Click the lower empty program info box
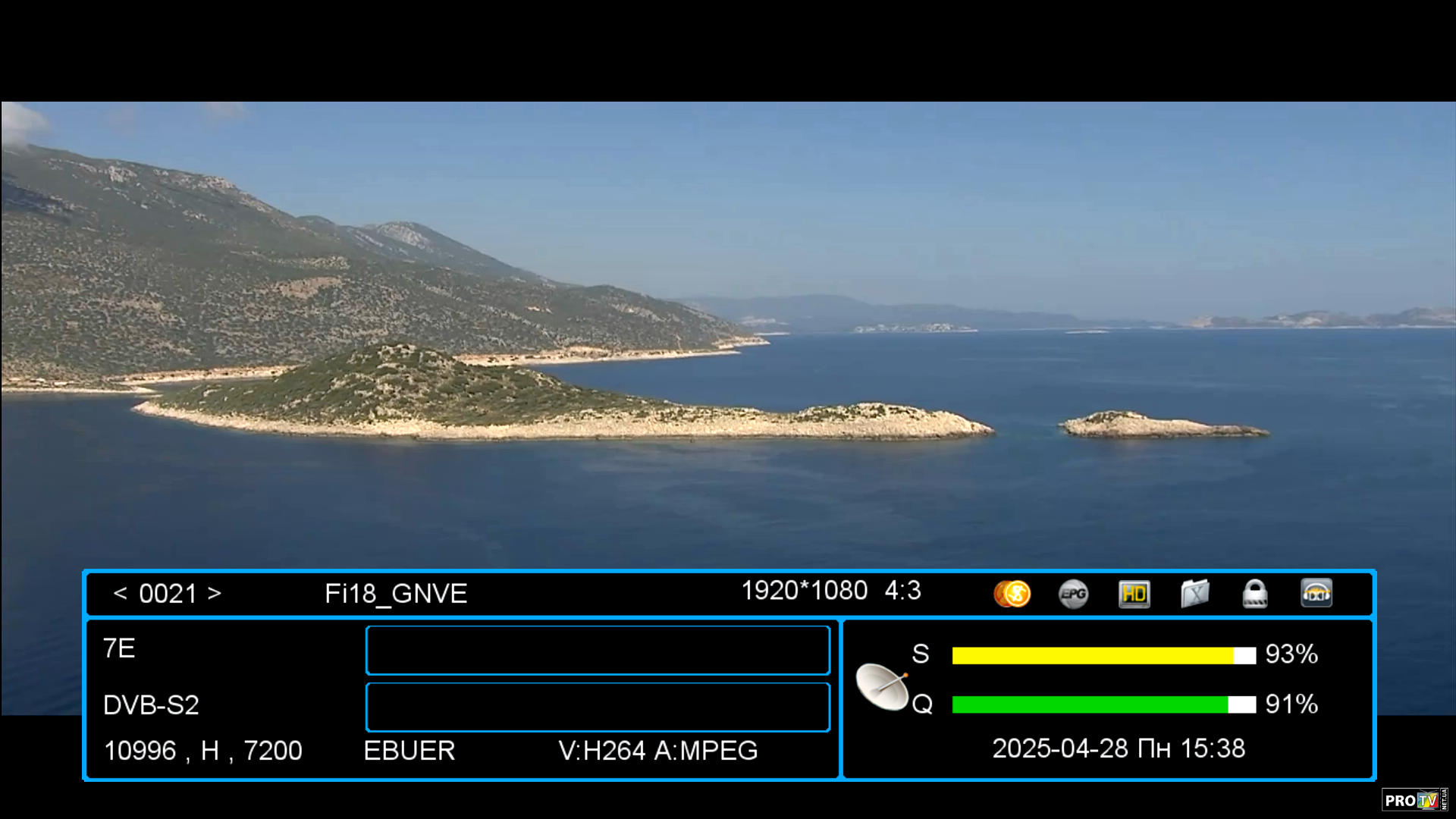This screenshot has width=1456, height=819. tap(598, 707)
